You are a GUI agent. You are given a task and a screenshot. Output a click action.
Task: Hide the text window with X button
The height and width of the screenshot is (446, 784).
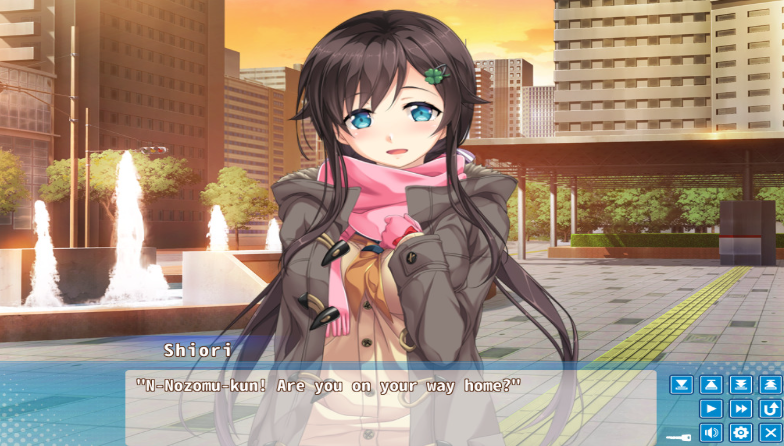[x=770, y=433]
